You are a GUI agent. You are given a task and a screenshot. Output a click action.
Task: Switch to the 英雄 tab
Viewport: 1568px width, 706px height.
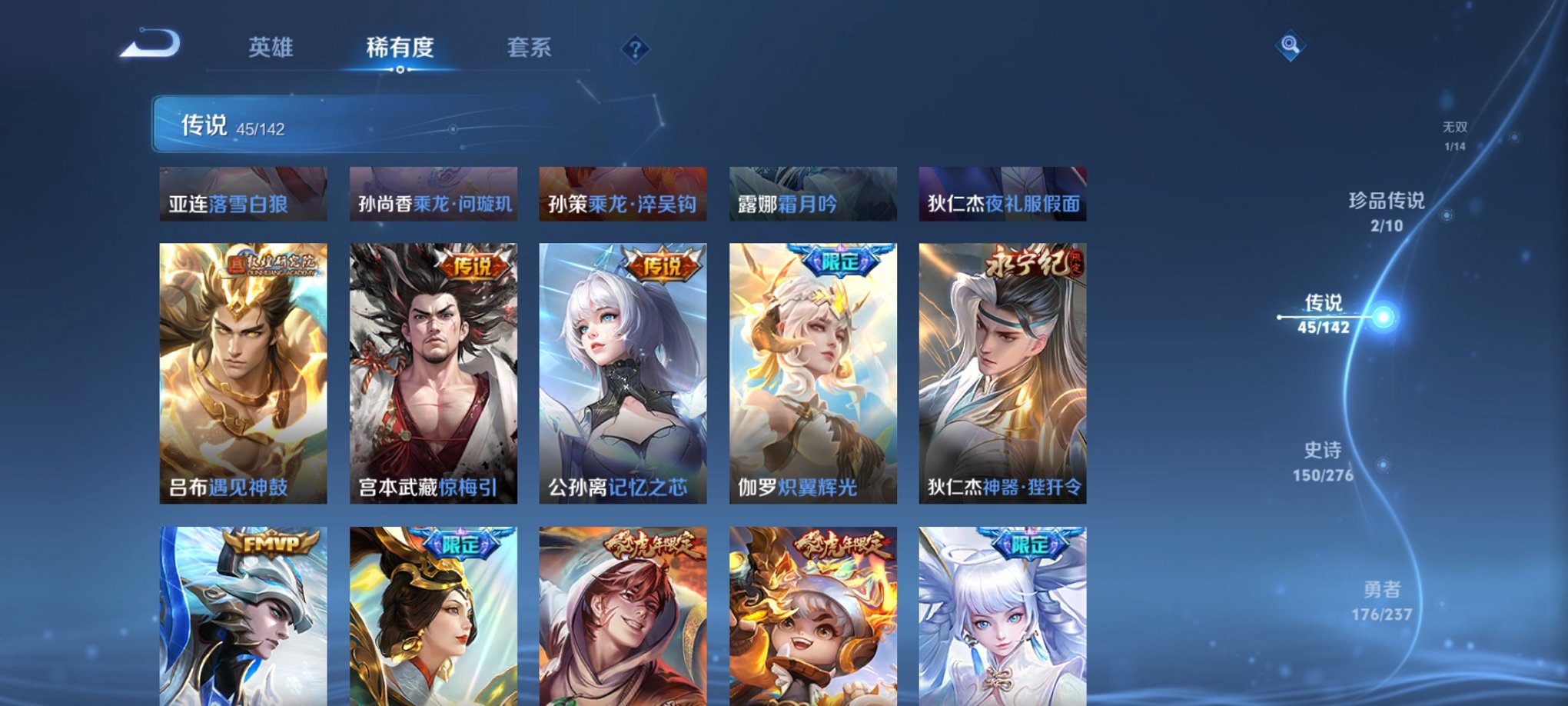(271, 48)
